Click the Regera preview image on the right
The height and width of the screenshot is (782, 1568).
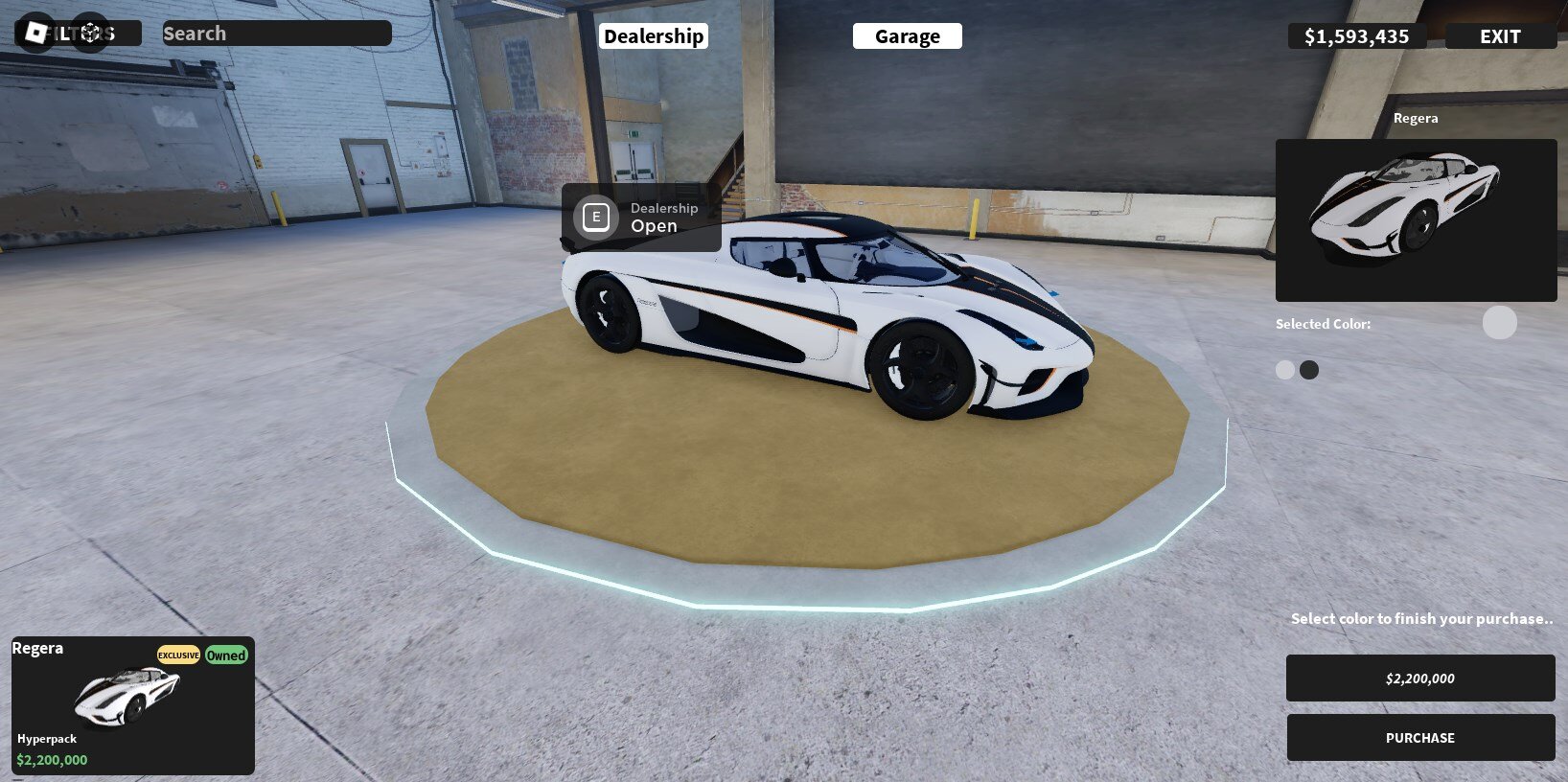pyautogui.click(x=1416, y=219)
